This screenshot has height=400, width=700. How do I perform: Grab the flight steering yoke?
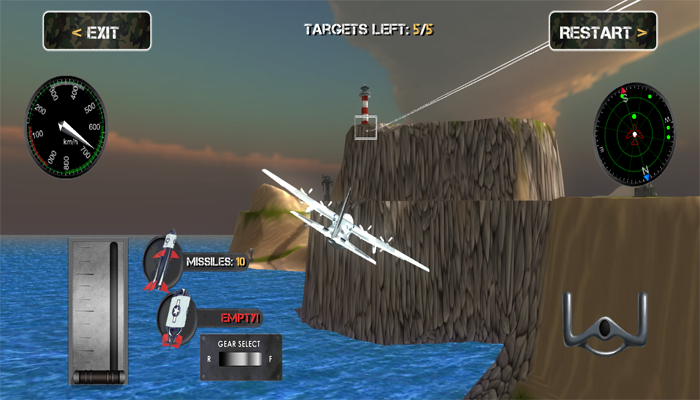click(x=605, y=325)
